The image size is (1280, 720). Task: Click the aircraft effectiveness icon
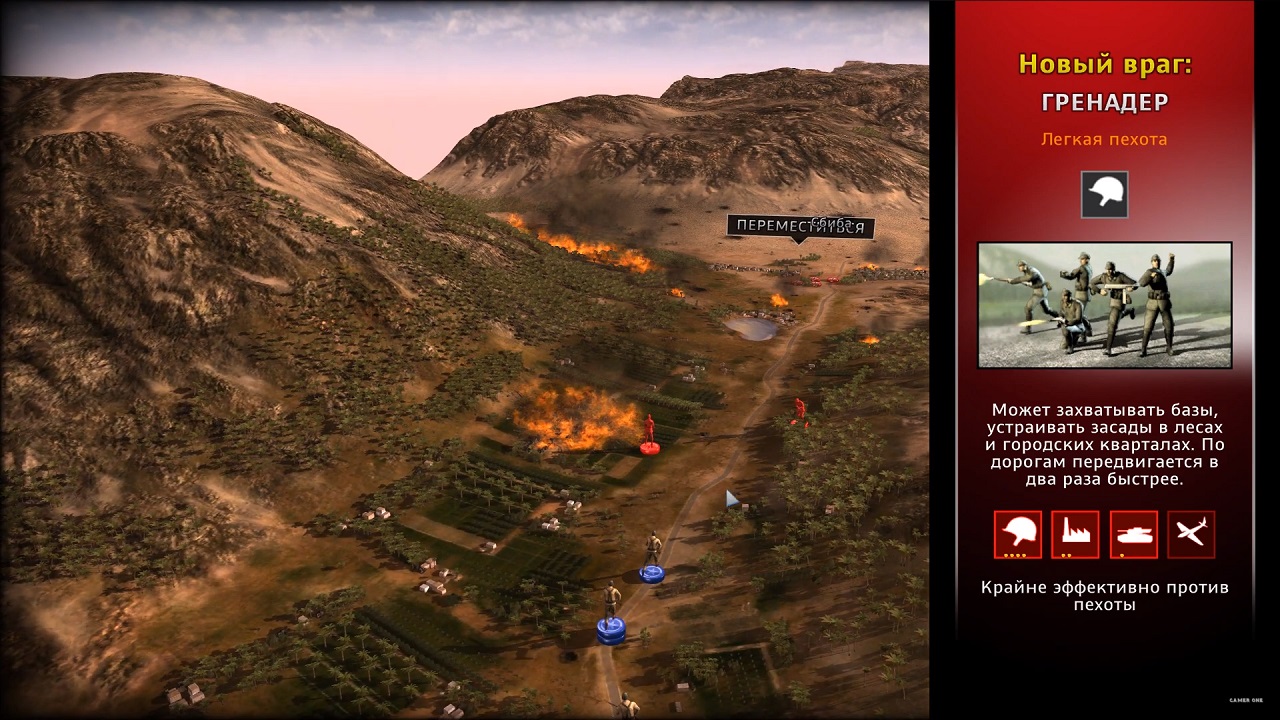point(1191,534)
